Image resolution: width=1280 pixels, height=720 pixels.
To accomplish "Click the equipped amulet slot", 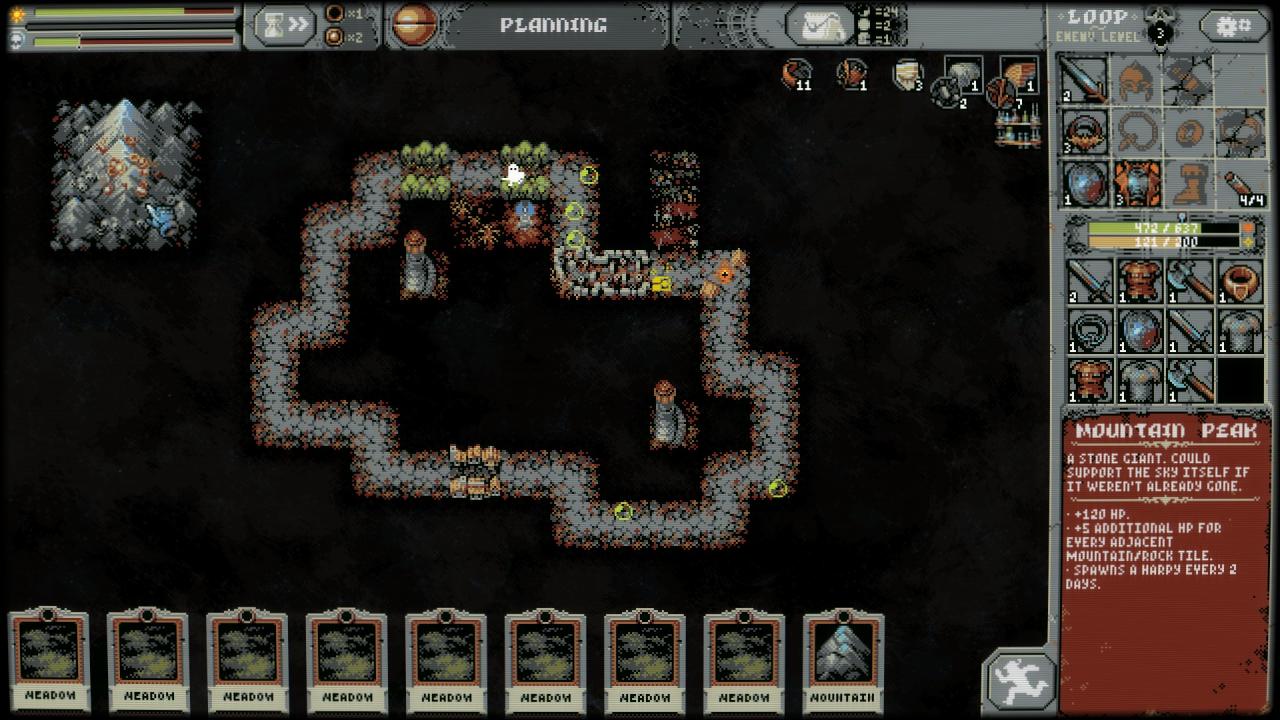I will [1084, 132].
